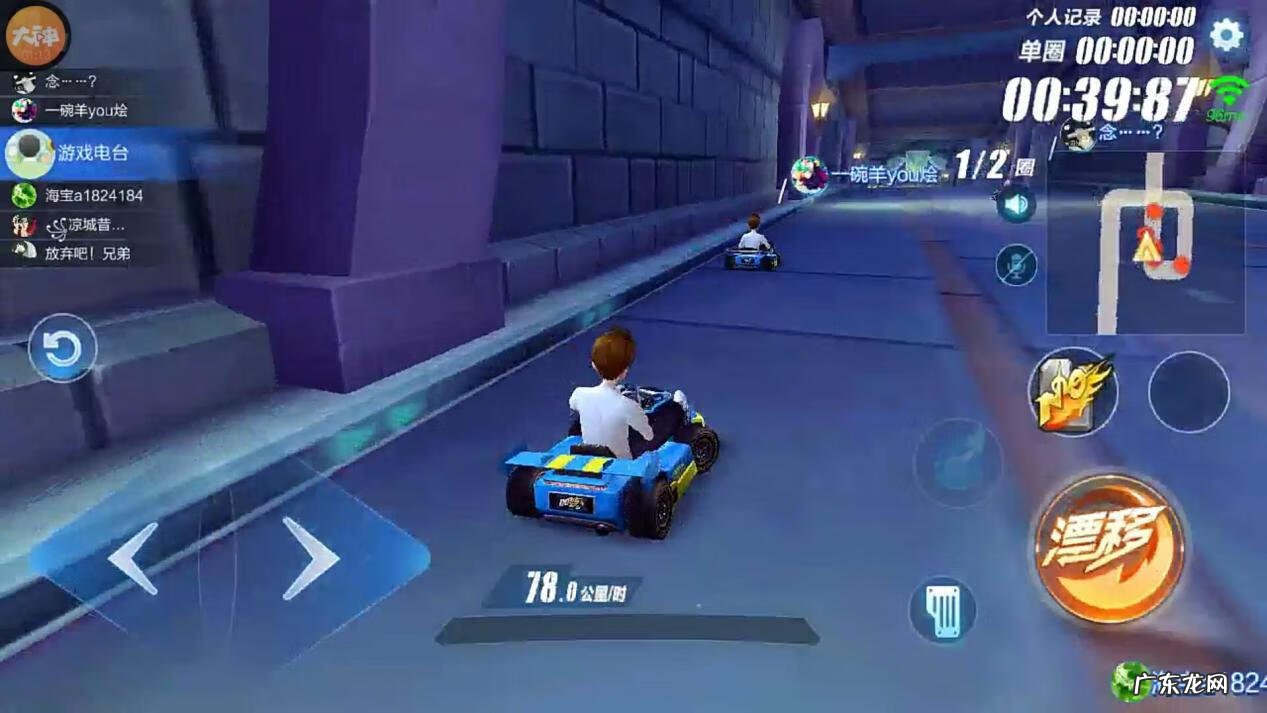
Task: Hit the brake pedal button
Action: click(x=942, y=610)
